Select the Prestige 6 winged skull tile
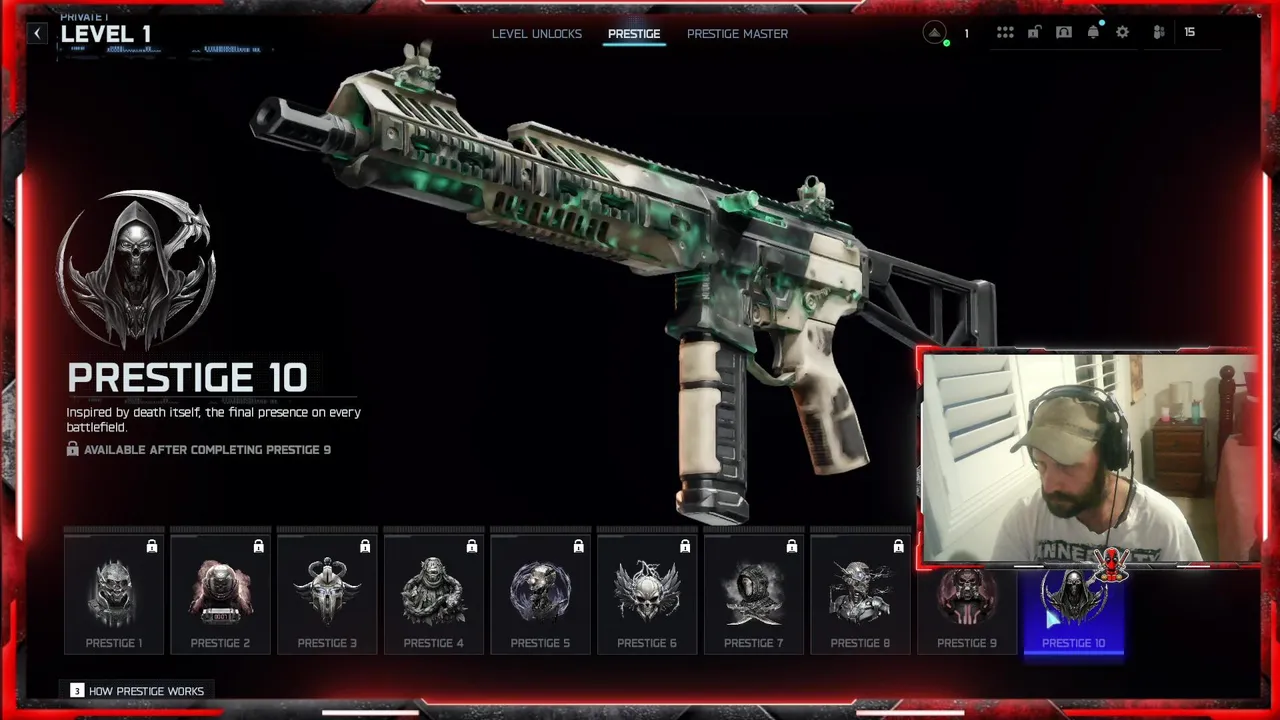This screenshot has width=1280, height=720. coord(647,593)
